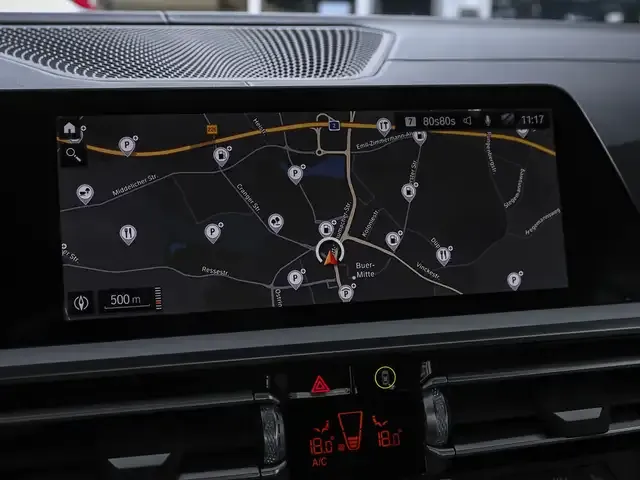The height and width of the screenshot is (480, 640).
Task: Tap the 500 m map scale button
Action: (126, 299)
